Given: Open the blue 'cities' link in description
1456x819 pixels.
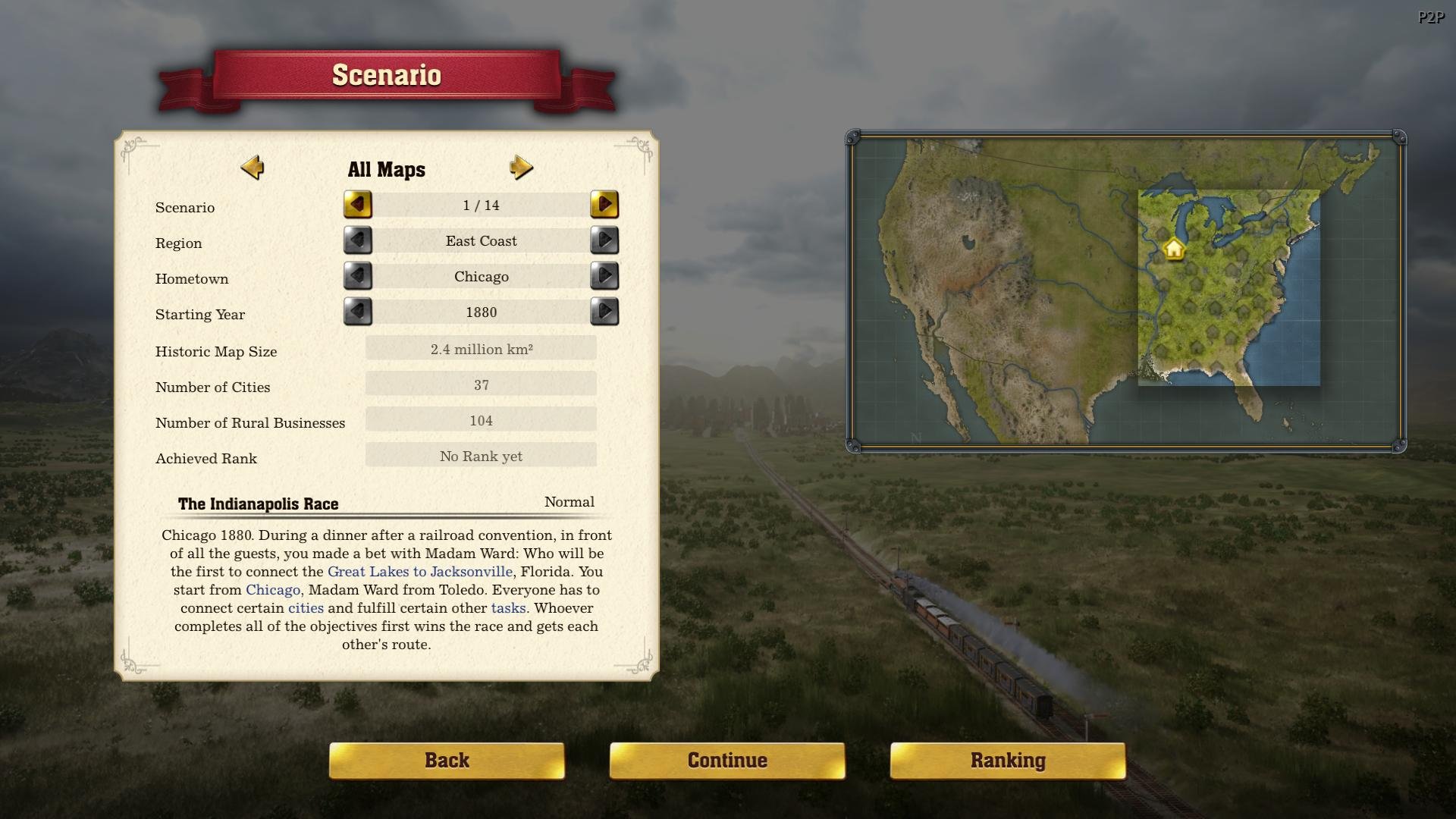Looking at the screenshot, I should click(306, 608).
